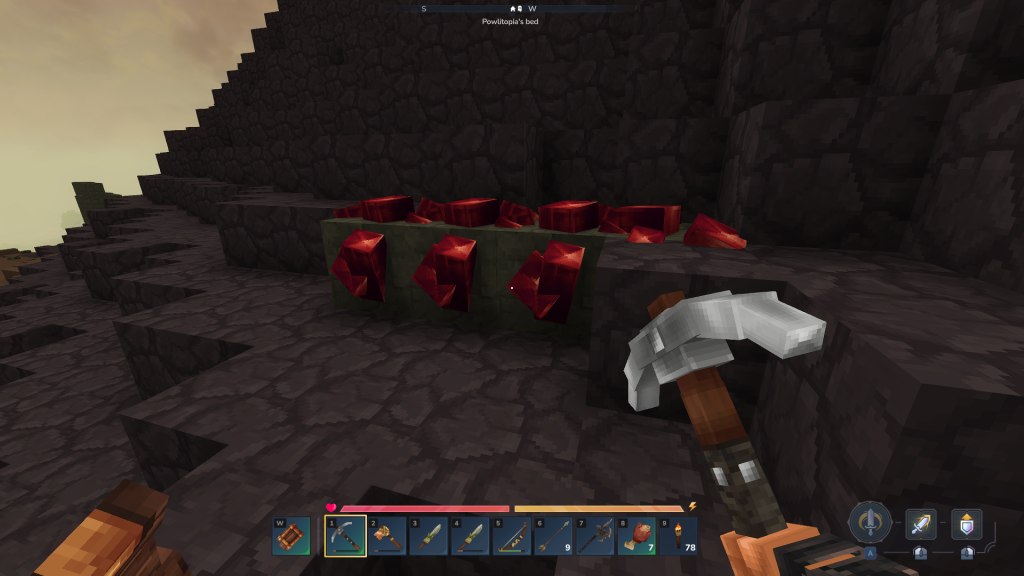Click the glowing sword attack ability icon
The image size is (1024, 576).
(921, 524)
